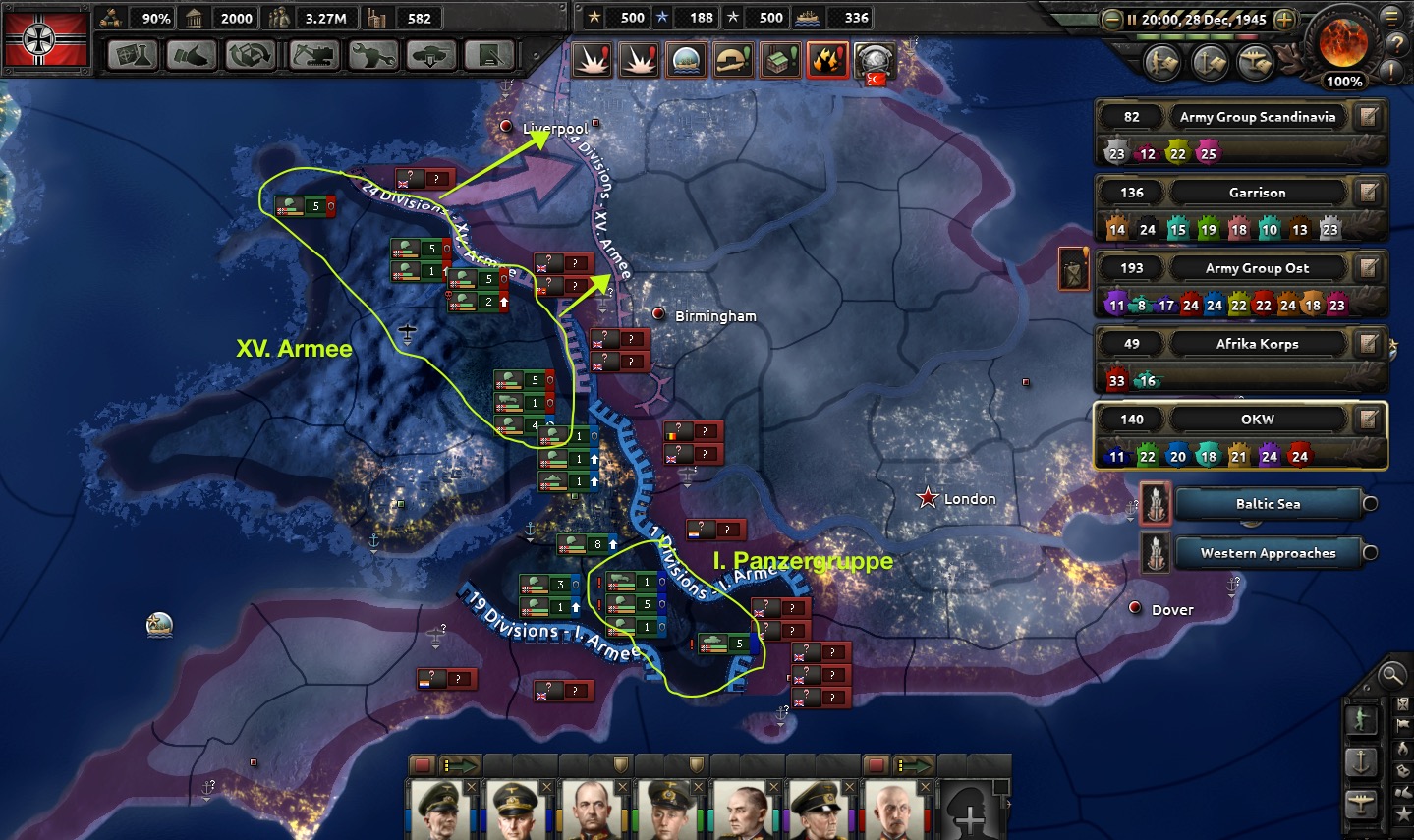Increase game speed with the plus button

click(x=1283, y=19)
